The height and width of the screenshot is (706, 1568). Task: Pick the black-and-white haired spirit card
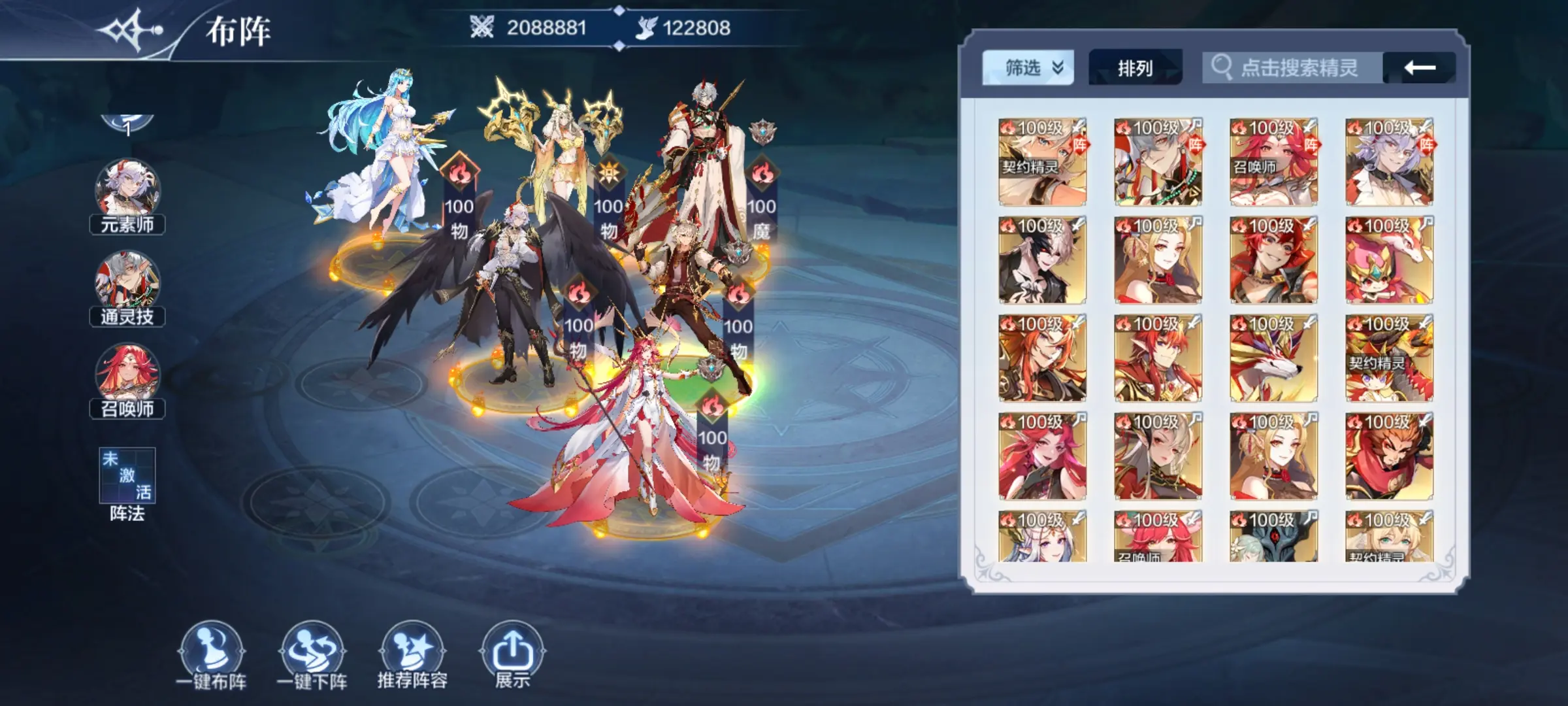click(1042, 260)
